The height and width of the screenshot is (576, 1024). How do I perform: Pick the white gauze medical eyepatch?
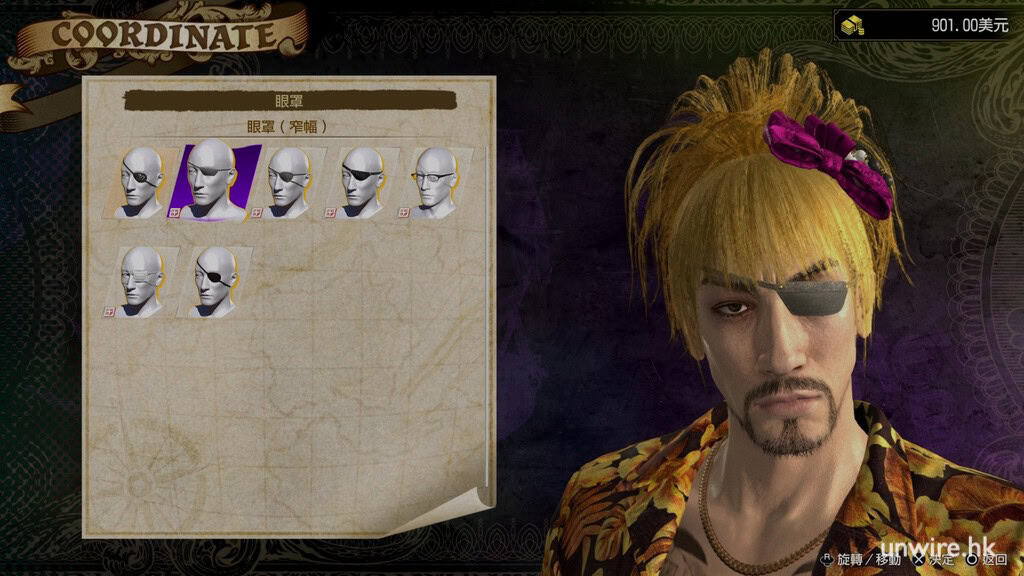[143, 282]
